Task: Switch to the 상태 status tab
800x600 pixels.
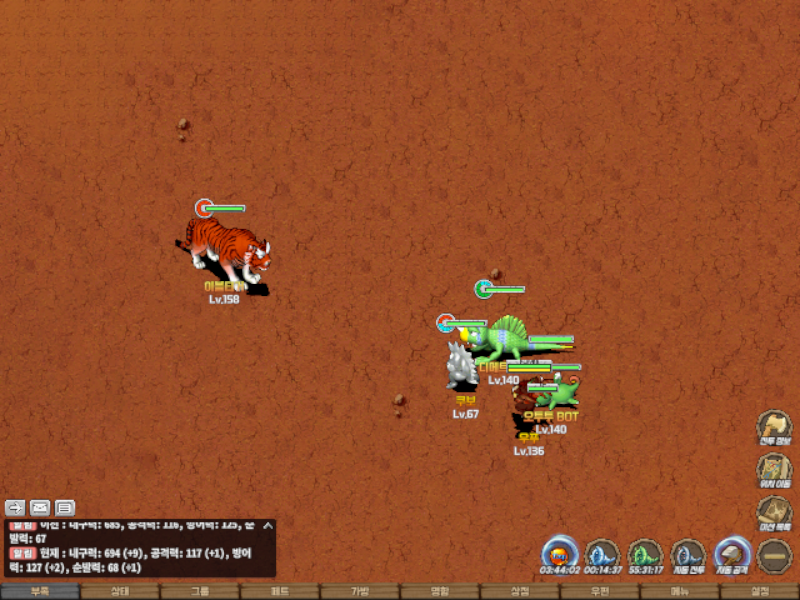Action: click(120, 591)
